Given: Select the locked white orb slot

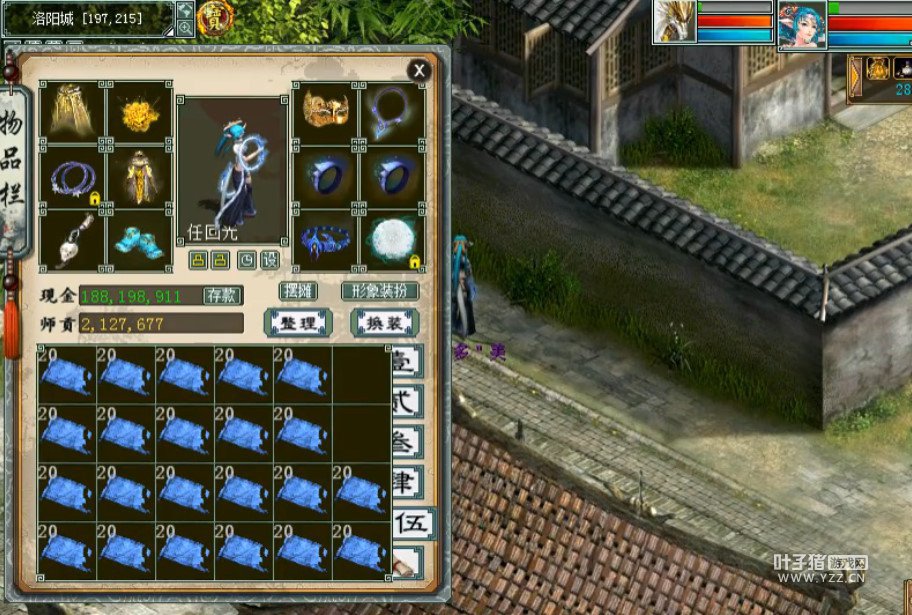Looking at the screenshot, I should (x=391, y=240).
